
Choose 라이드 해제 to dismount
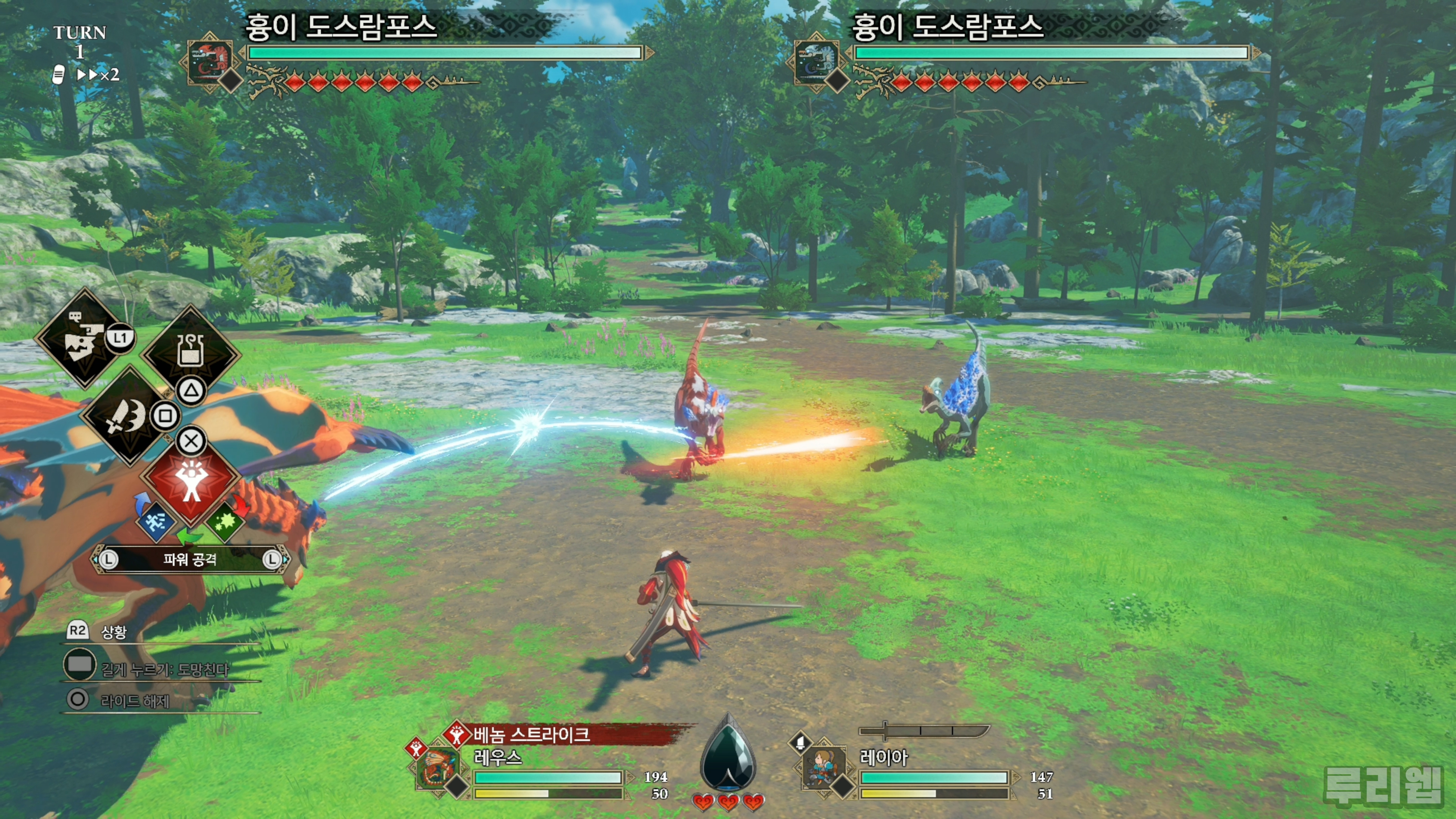(x=135, y=701)
